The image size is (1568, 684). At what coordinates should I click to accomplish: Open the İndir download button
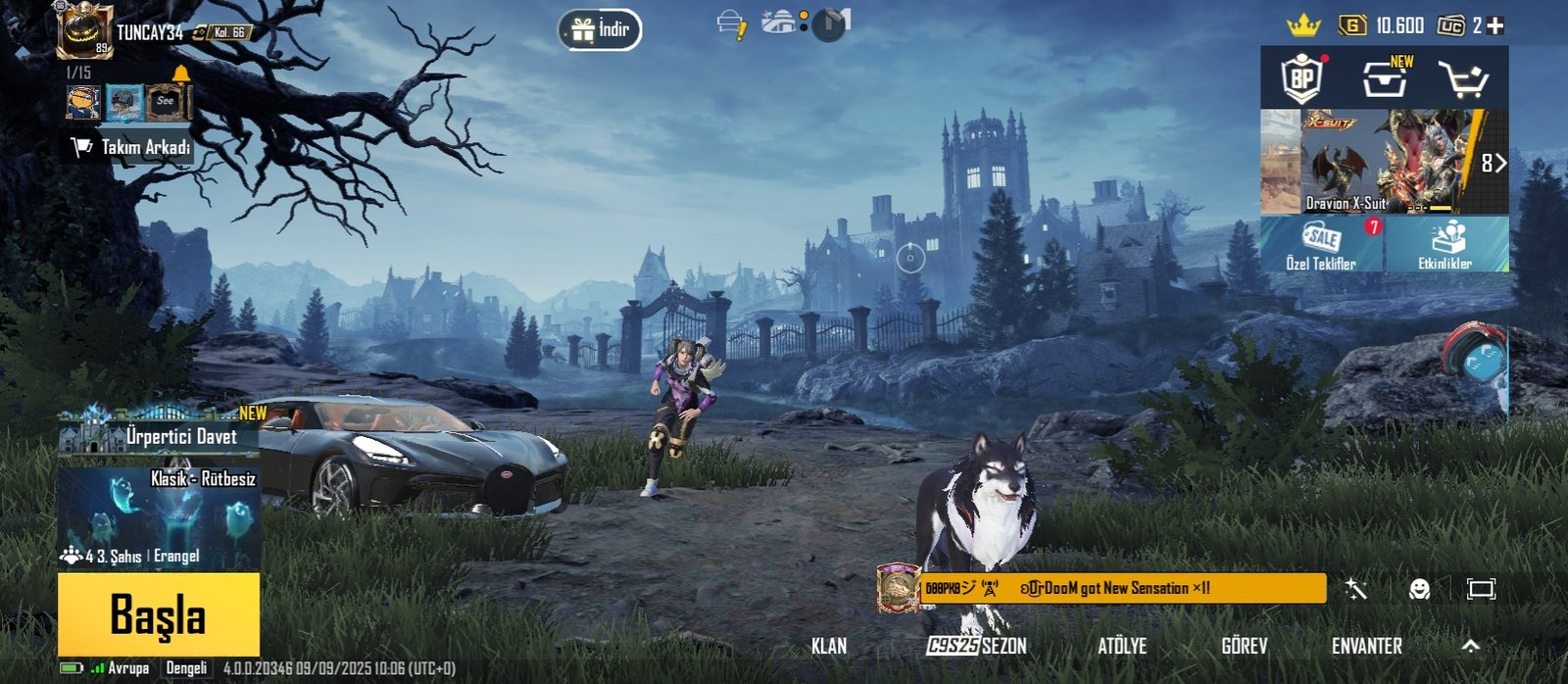[601, 29]
